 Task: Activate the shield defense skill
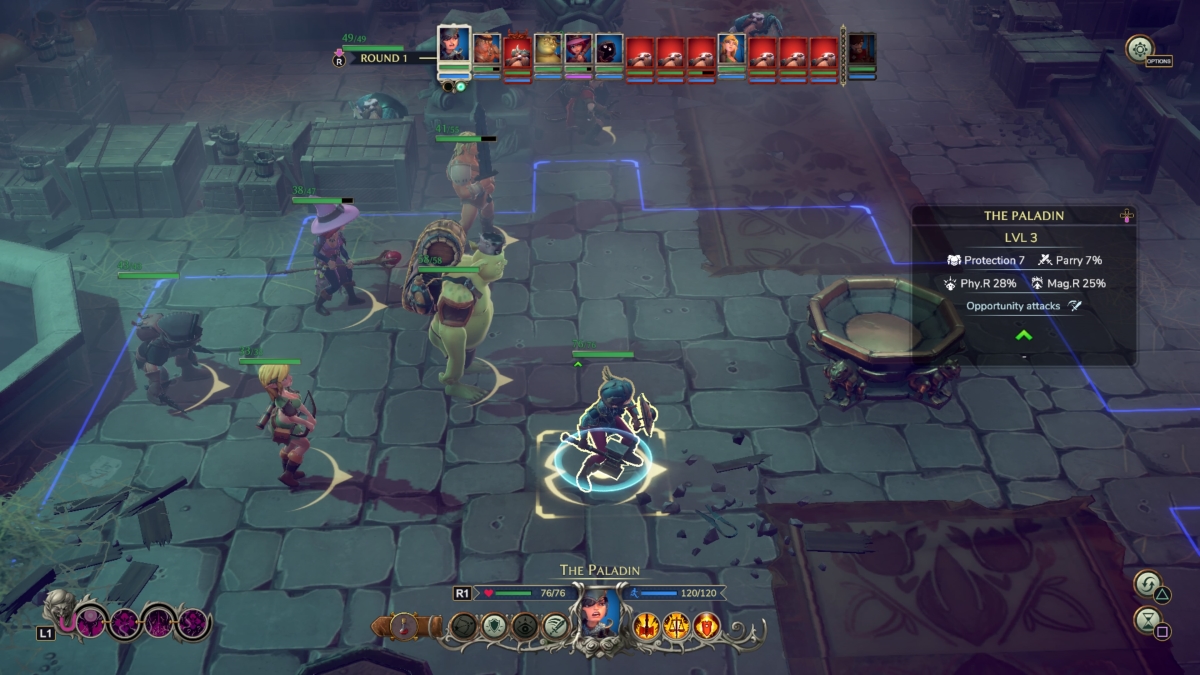[493, 627]
